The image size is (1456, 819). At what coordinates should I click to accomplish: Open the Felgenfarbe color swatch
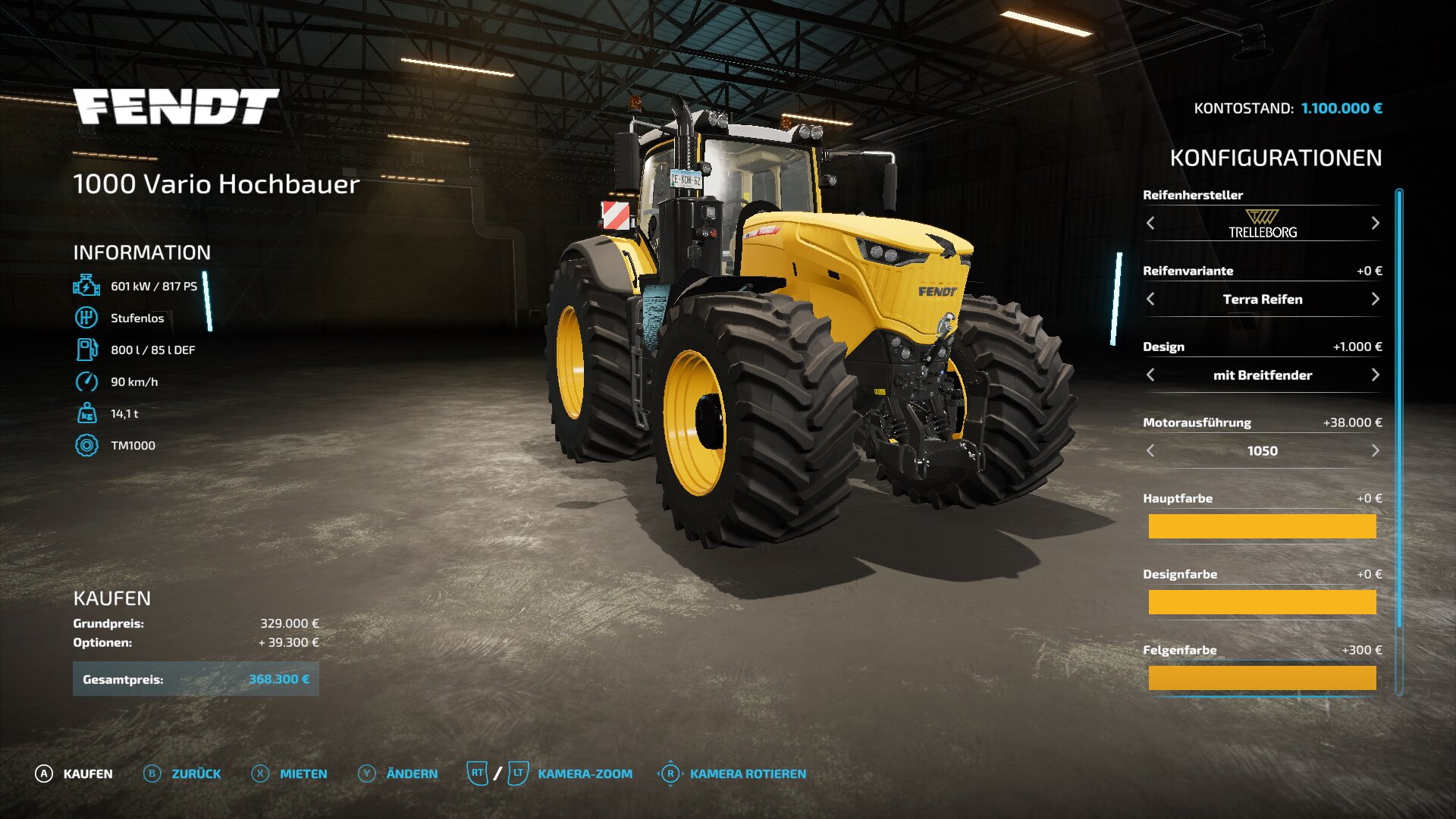click(1262, 678)
